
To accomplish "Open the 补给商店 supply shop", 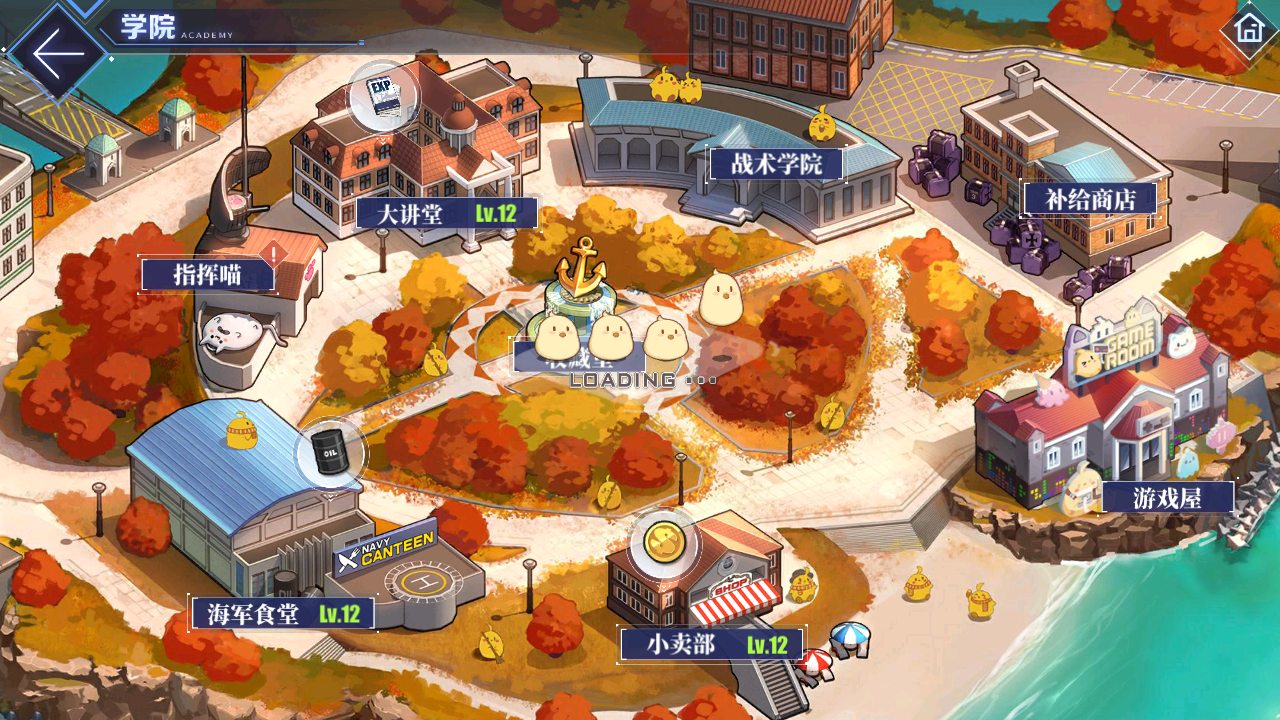I will pyautogui.click(x=1089, y=199).
